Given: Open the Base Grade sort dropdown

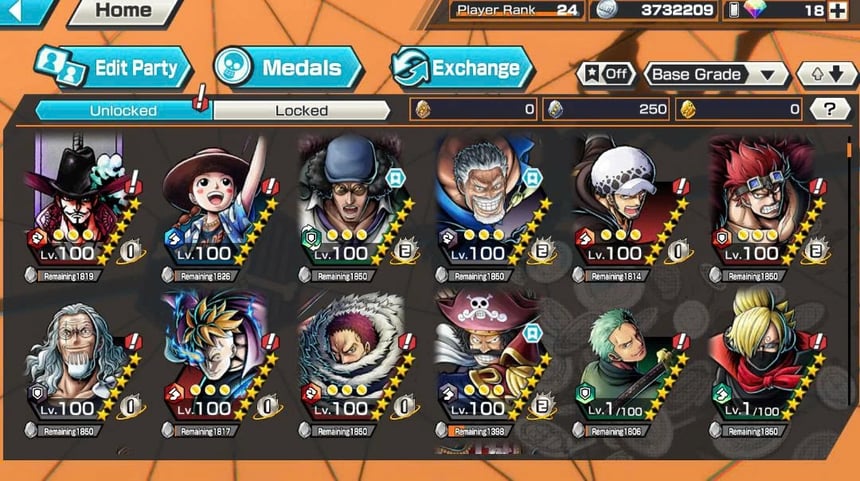Looking at the screenshot, I should [716, 74].
